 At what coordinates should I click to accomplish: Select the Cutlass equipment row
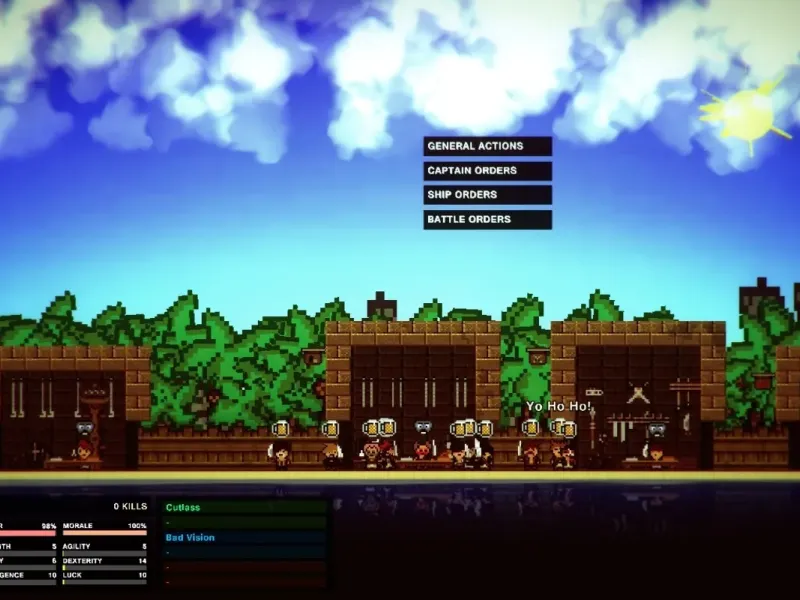tap(244, 508)
